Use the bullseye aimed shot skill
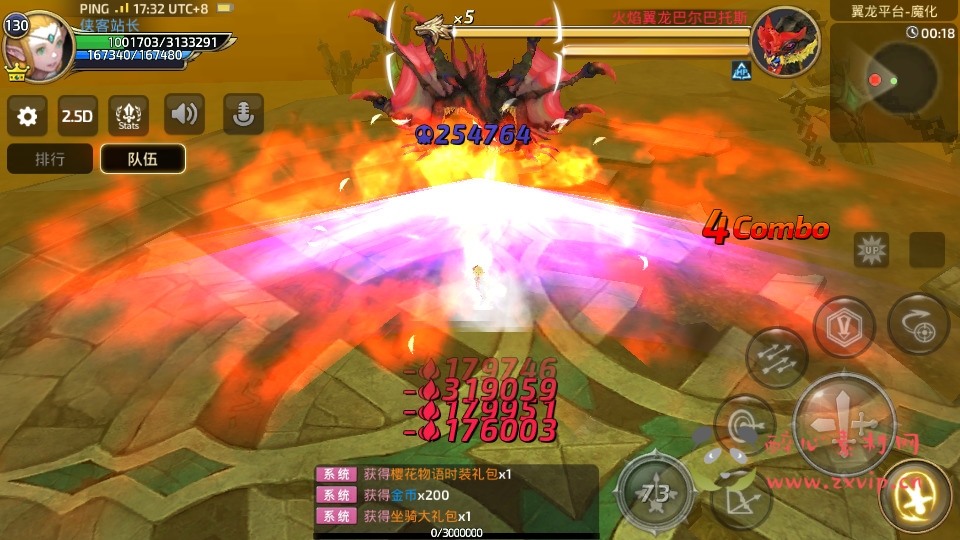 click(744, 424)
